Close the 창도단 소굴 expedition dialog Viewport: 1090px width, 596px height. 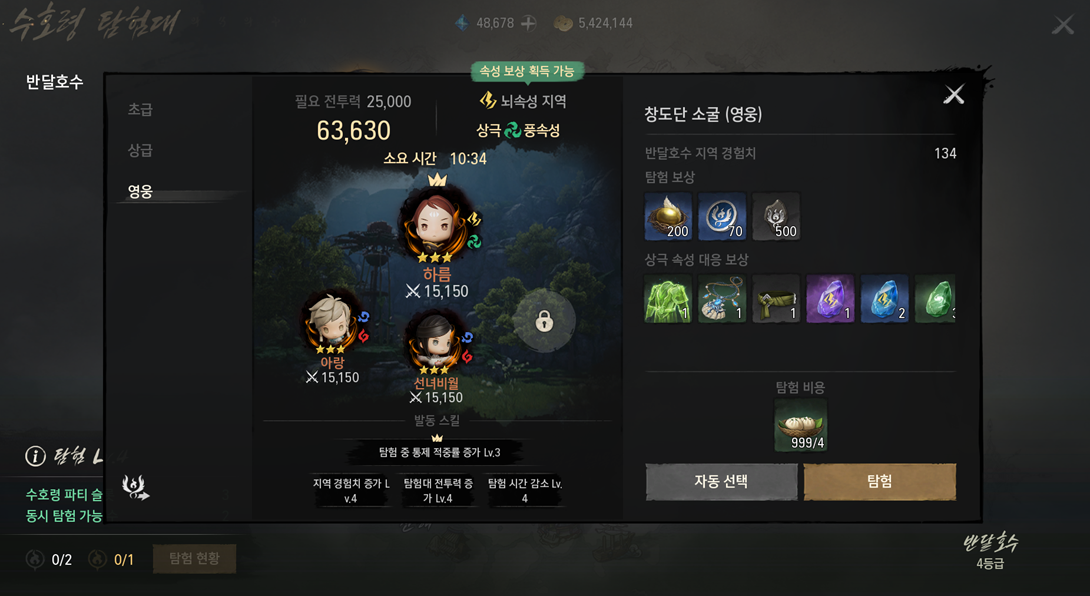[x=954, y=94]
